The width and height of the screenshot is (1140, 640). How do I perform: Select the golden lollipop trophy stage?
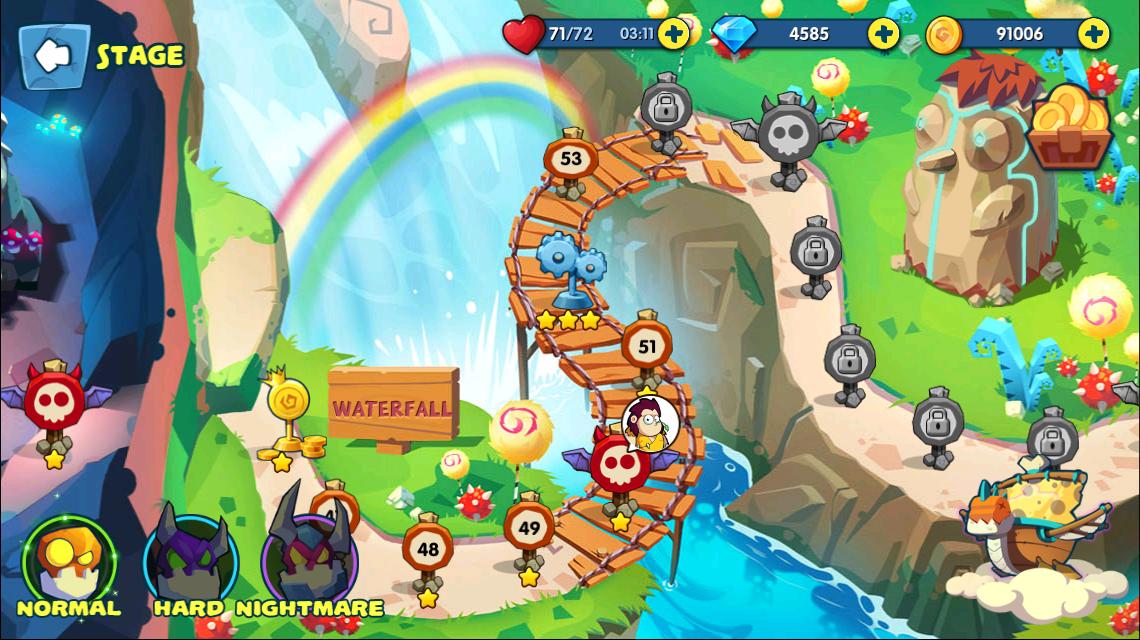click(286, 409)
